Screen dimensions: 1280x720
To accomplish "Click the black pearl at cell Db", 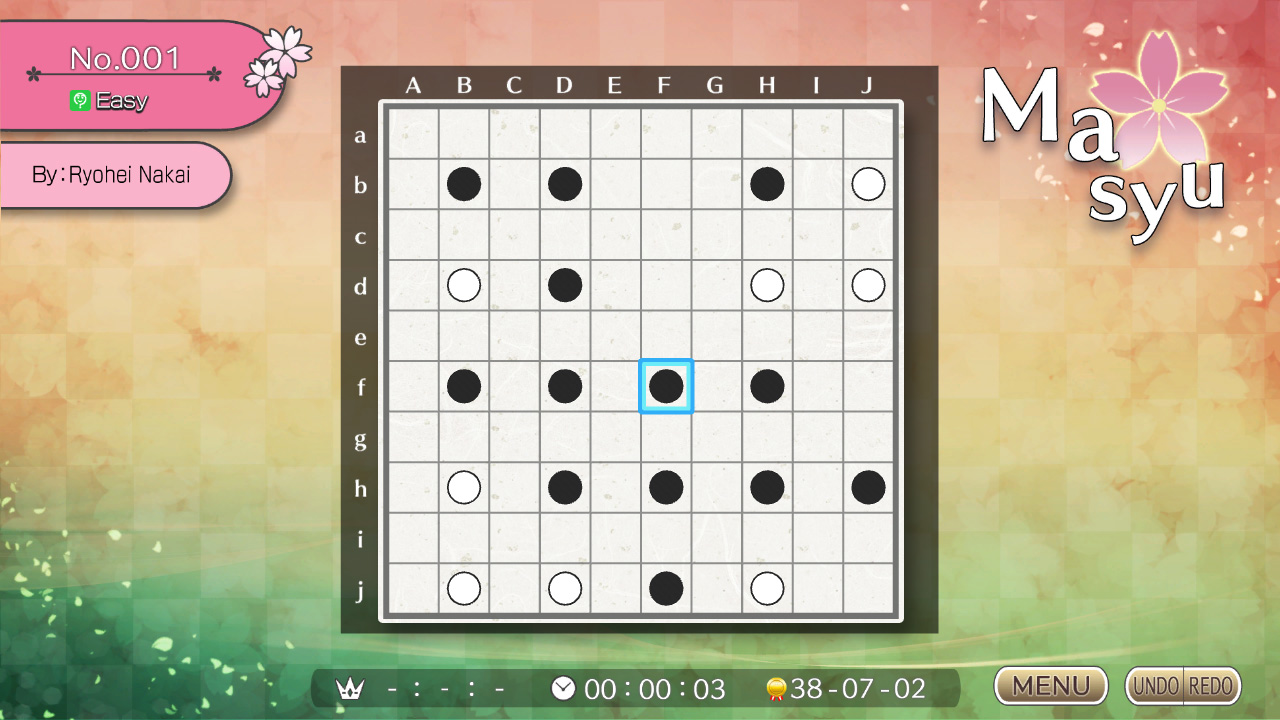I will click(565, 183).
